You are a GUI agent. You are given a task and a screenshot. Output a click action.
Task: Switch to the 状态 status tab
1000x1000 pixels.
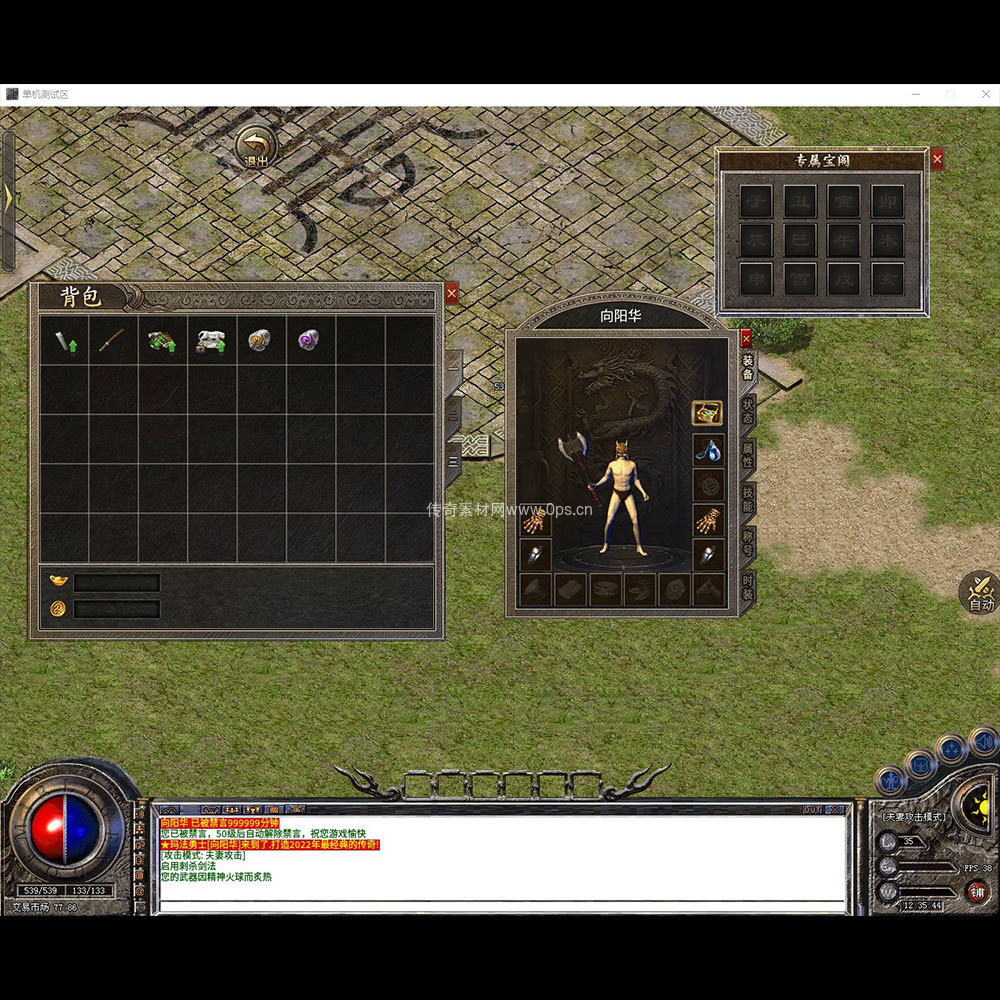coord(748,411)
